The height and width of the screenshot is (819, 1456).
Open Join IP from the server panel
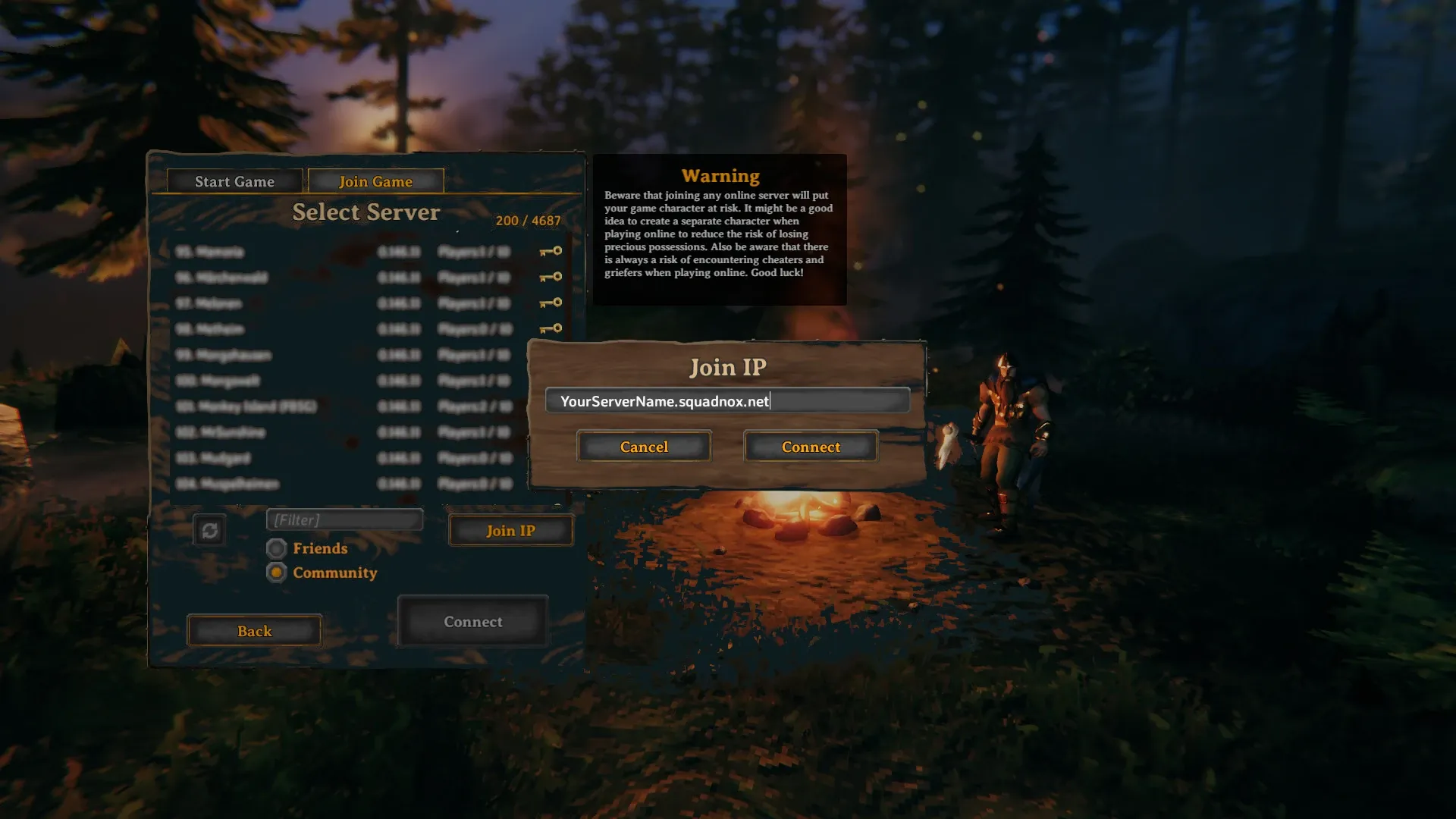pos(510,530)
